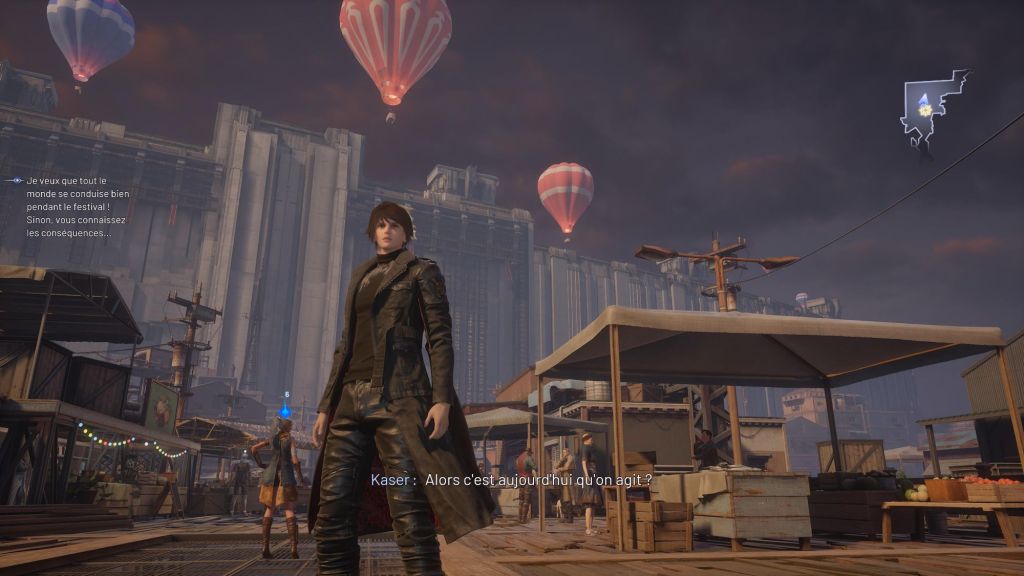Image resolution: width=1024 pixels, height=576 pixels.
Task: Select the blue objective waypoint marker
Action: [286, 409]
